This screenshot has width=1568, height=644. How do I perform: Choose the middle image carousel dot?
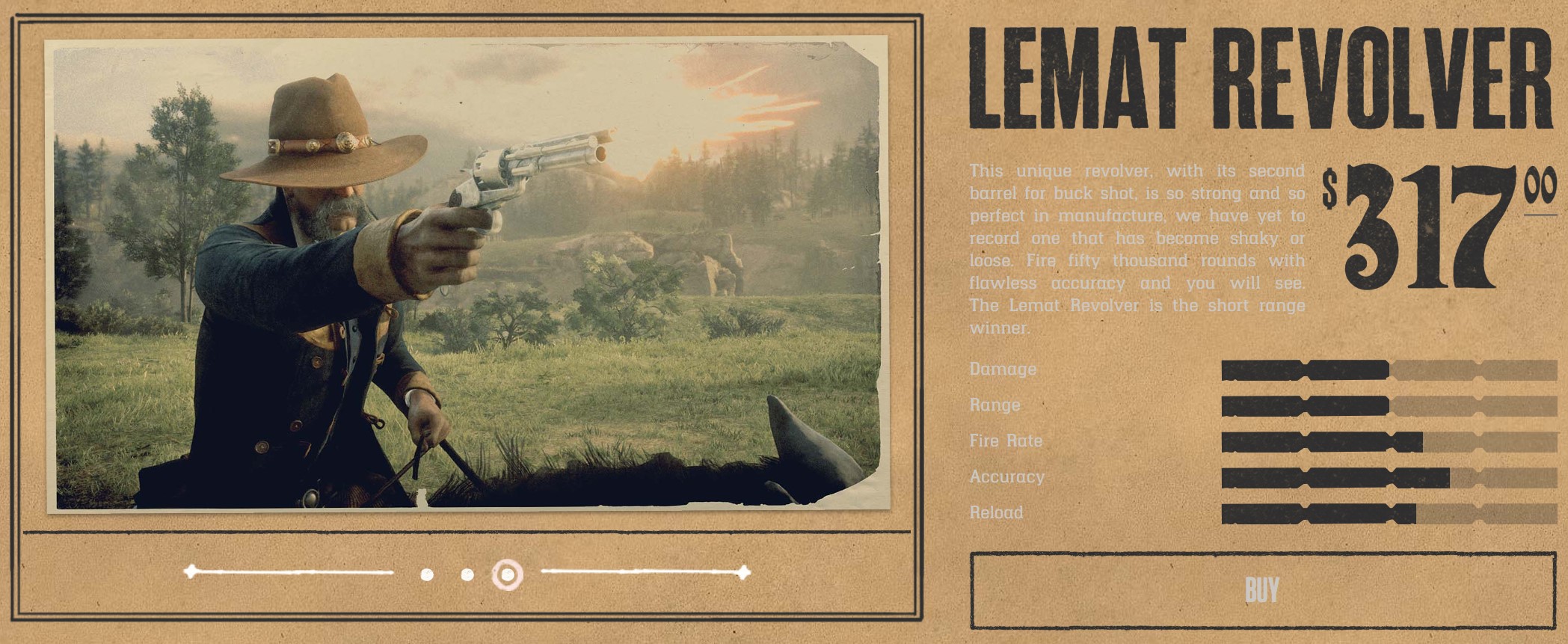click(x=467, y=574)
